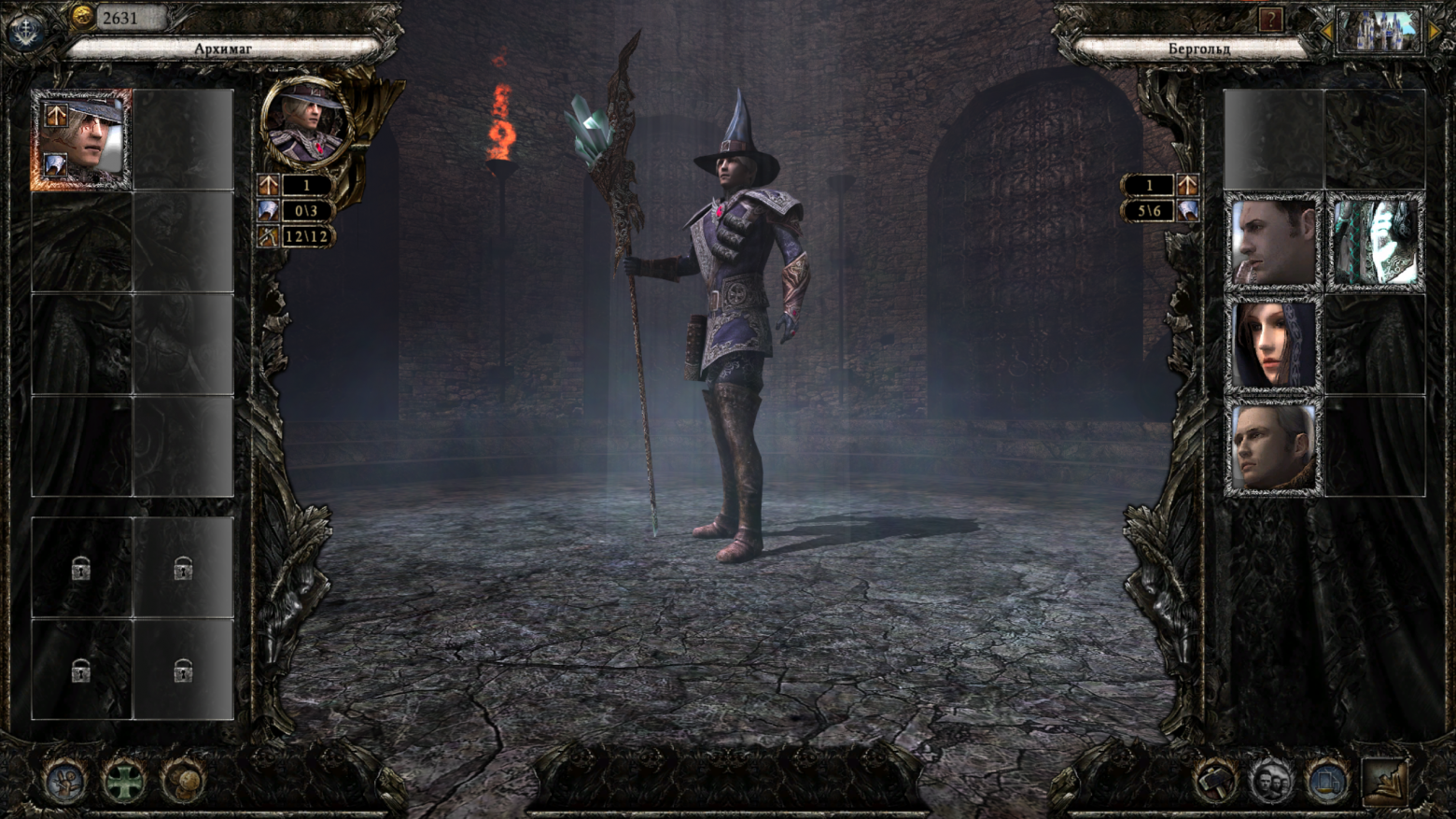1456x819 pixels.
Task: Select the Archmage unit portrait slot
Action: 81,140
